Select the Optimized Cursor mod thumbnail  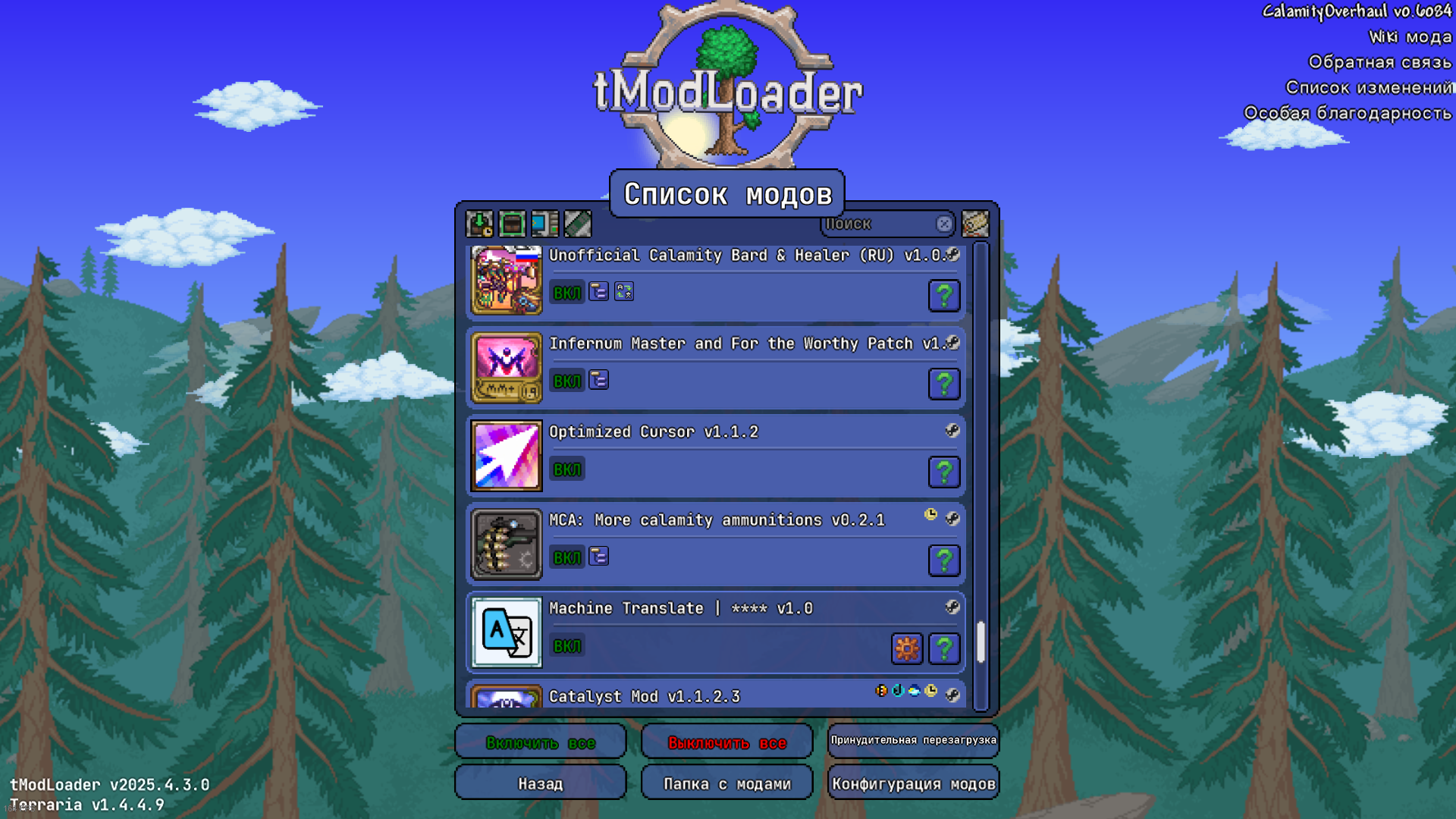point(507,456)
